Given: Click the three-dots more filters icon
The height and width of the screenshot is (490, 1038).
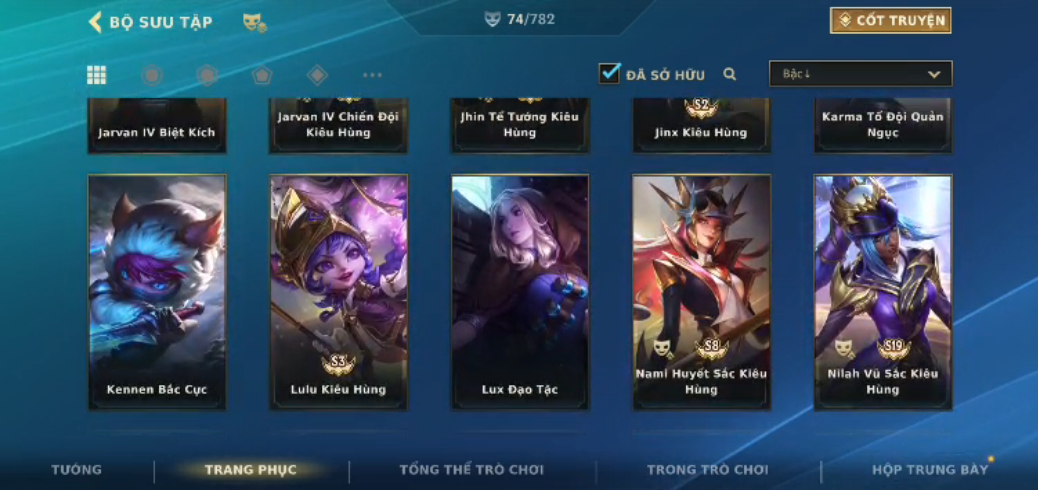Looking at the screenshot, I should (x=372, y=75).
